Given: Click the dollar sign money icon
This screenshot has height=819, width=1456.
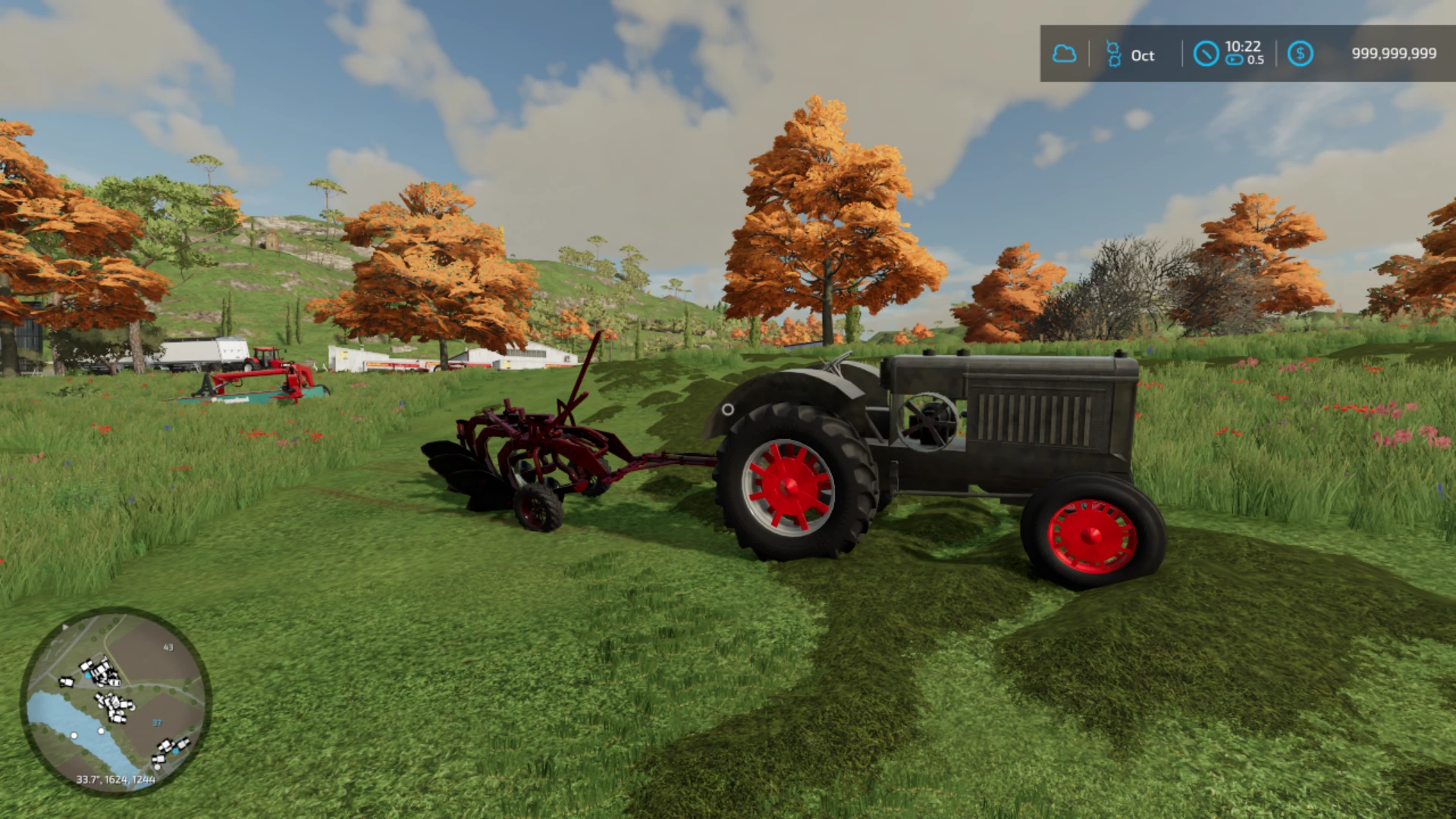Looking at the screenshot, I should [x=1300, y=54].
